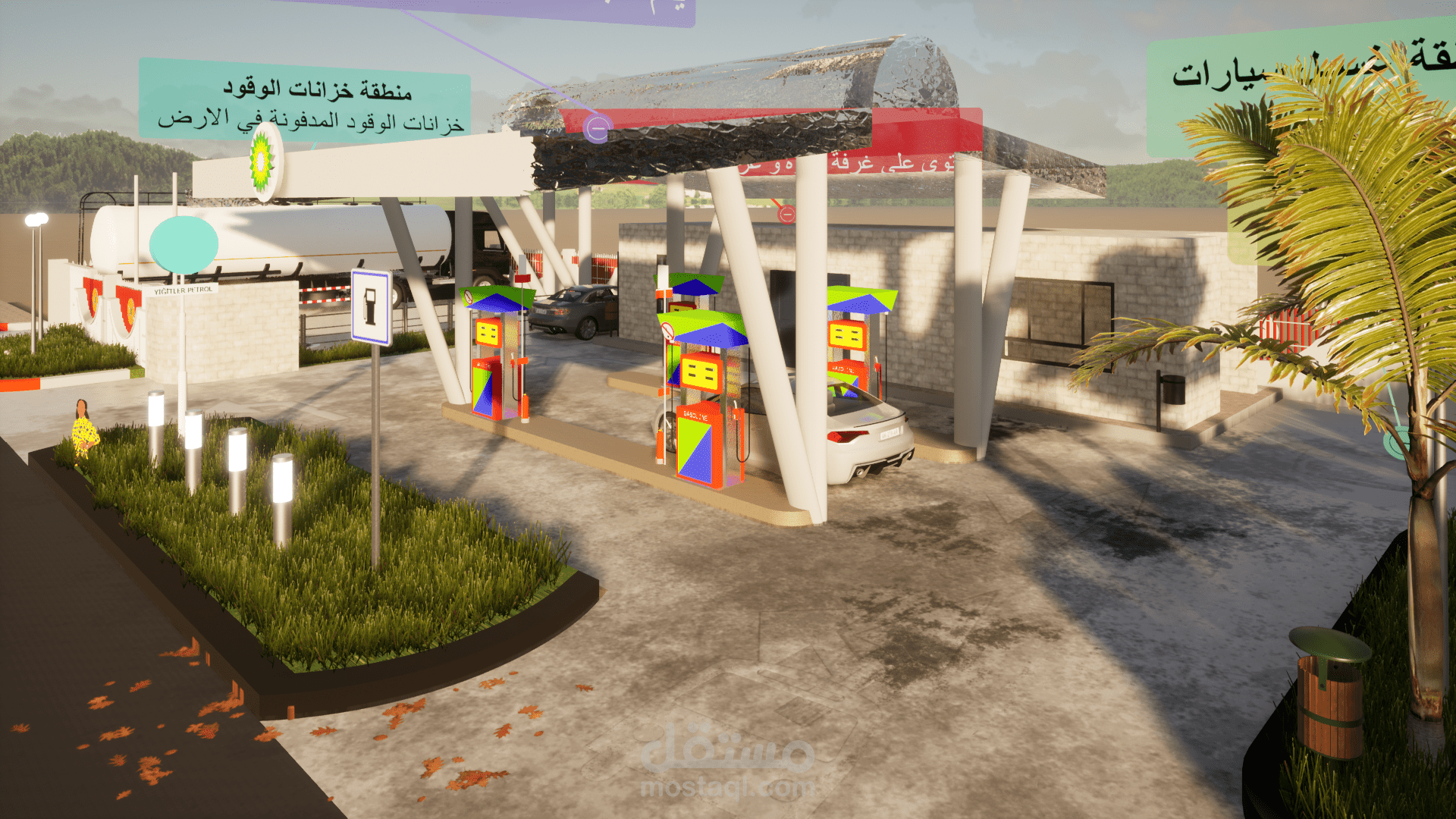The width and height of the screenshot is (1456, 819).
Task: Click the red minus annotation marker
Action: [786, 215]
